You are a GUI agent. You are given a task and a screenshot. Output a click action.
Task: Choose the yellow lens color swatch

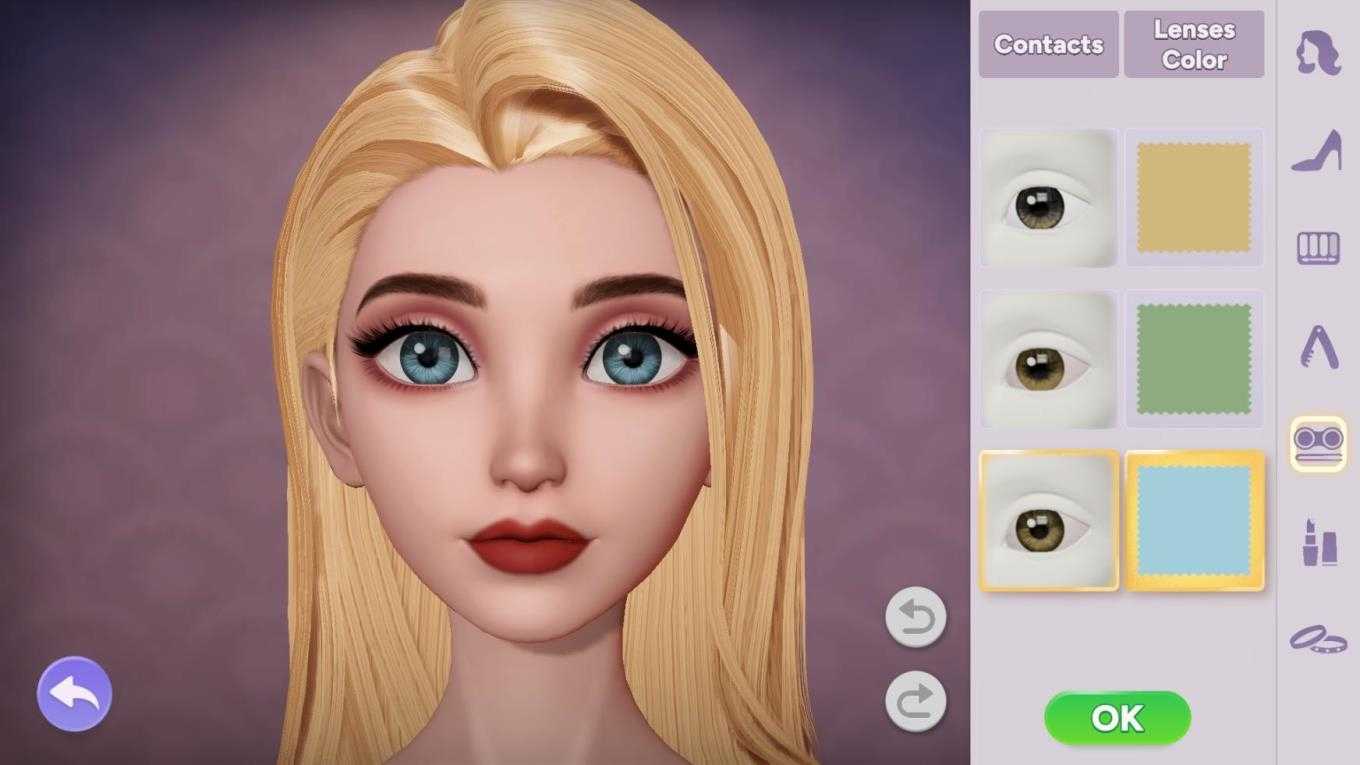pyautogui.click(x=1194, y=198)
